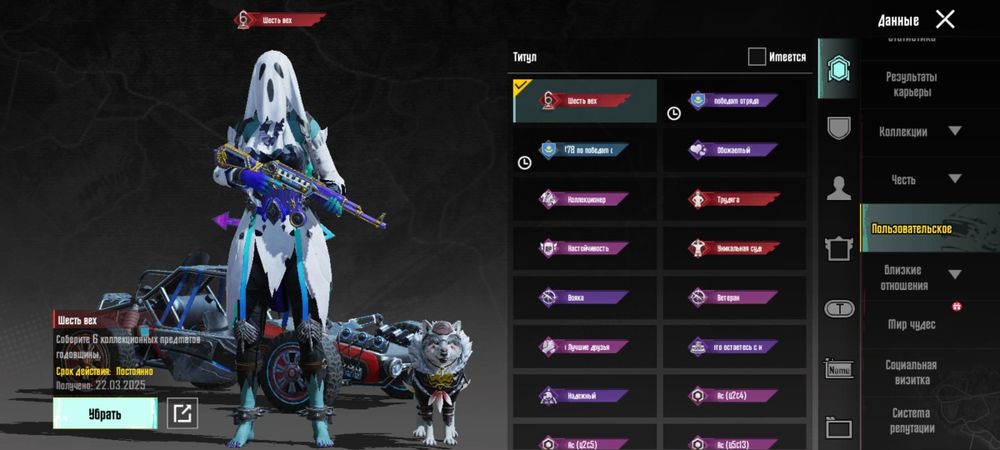Select the Шесть вех title

(x=585, y=101)
